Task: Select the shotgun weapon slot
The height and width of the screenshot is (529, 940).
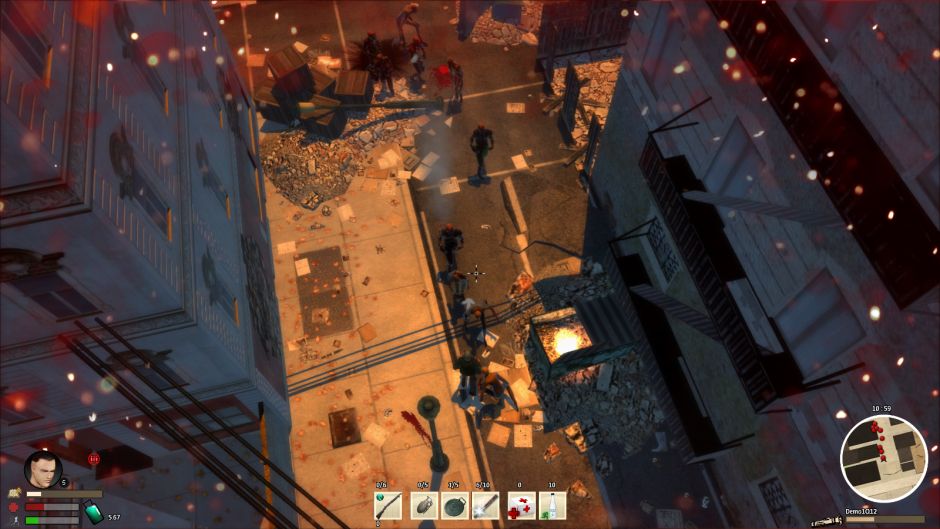Action: click(388, 506)
